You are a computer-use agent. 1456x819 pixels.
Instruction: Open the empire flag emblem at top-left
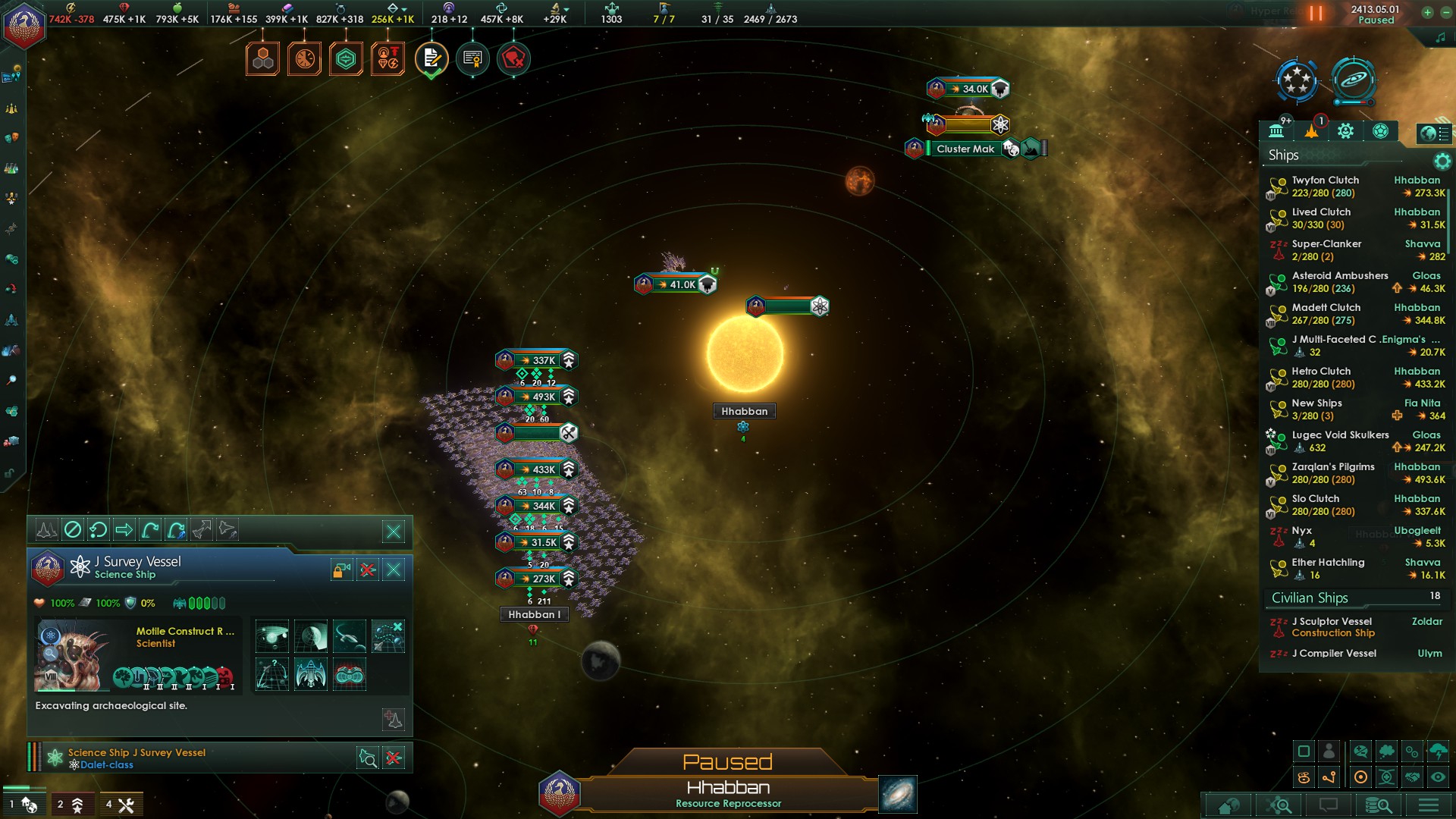[x=24, y=25]
